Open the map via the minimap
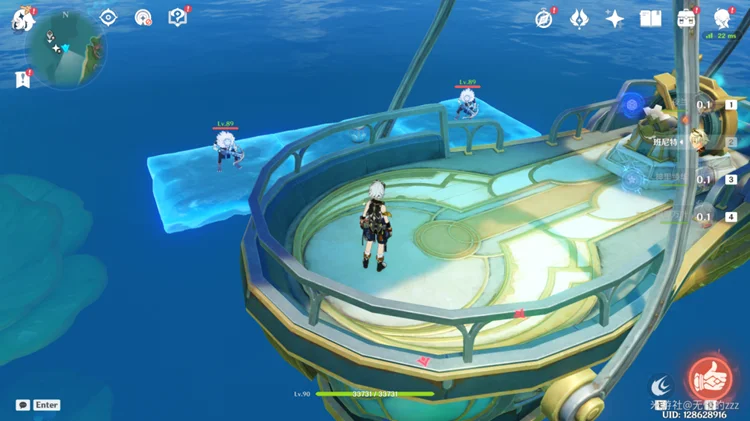 pos(67,47)
